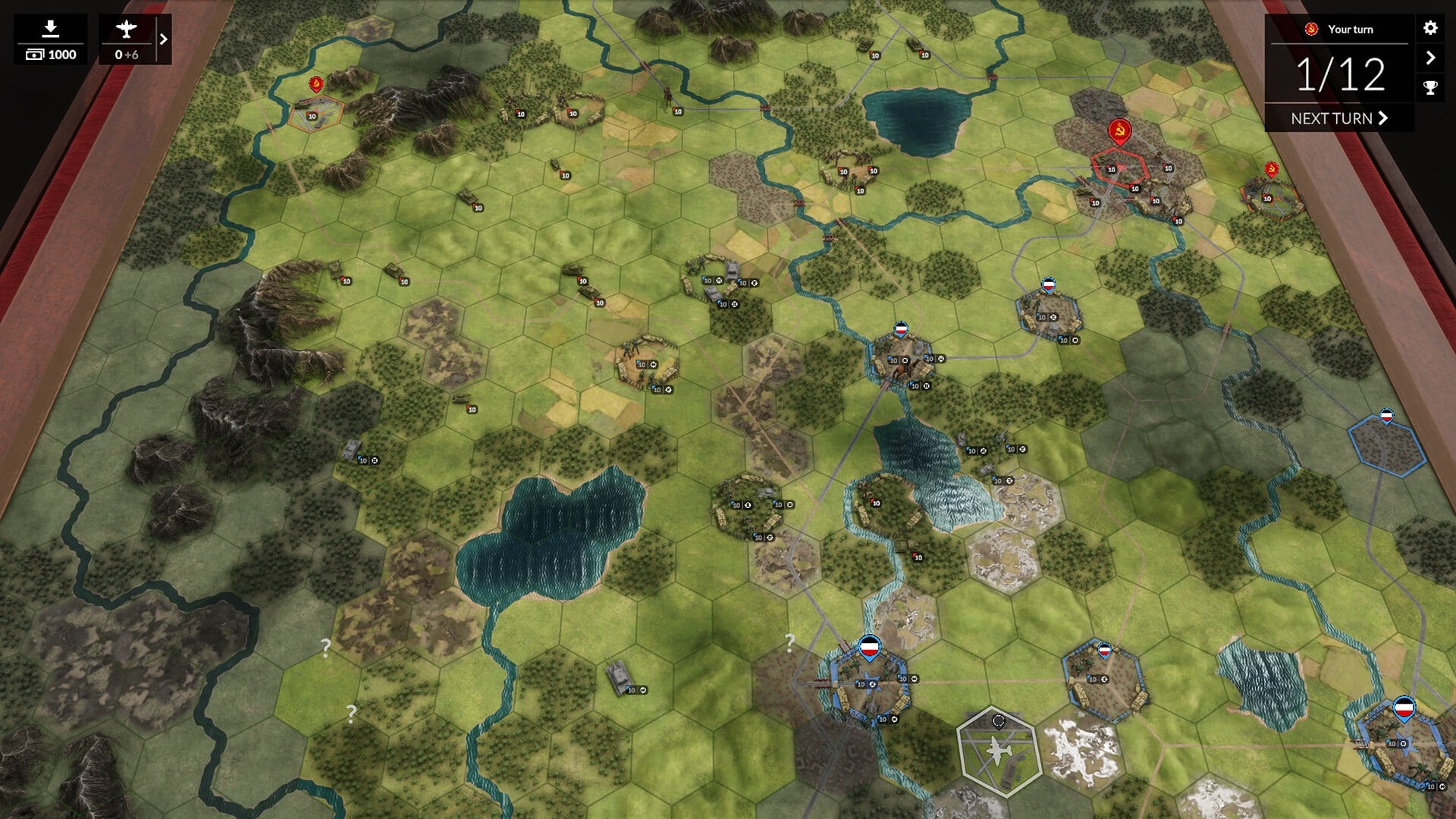
Task: Click the money icon showing 1000
Action: 50,55
